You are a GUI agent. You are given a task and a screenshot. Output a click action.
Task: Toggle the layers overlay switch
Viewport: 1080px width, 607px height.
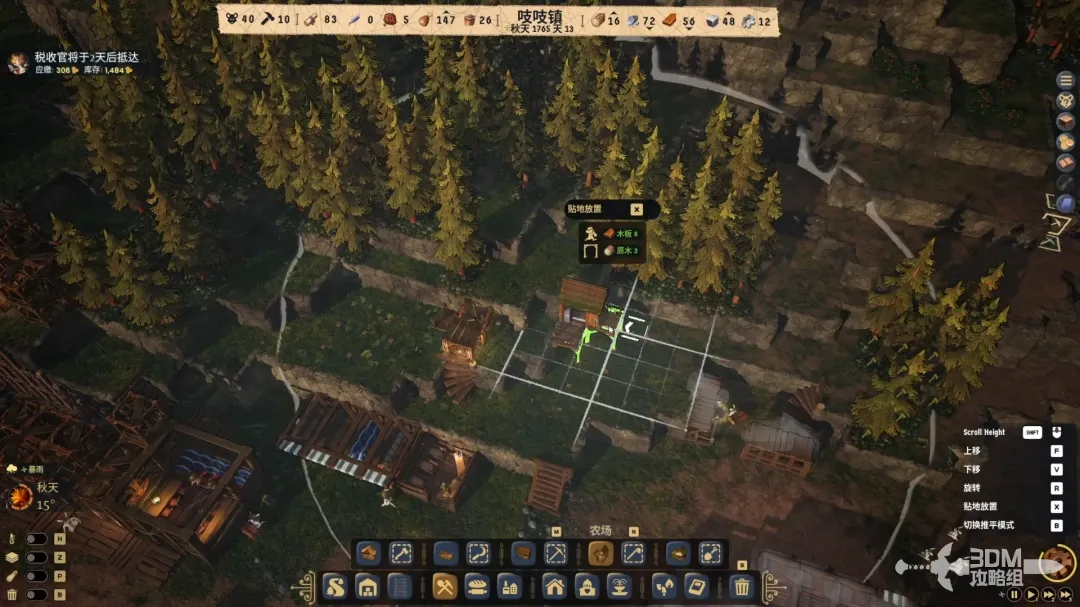click(x=37, y=558)
